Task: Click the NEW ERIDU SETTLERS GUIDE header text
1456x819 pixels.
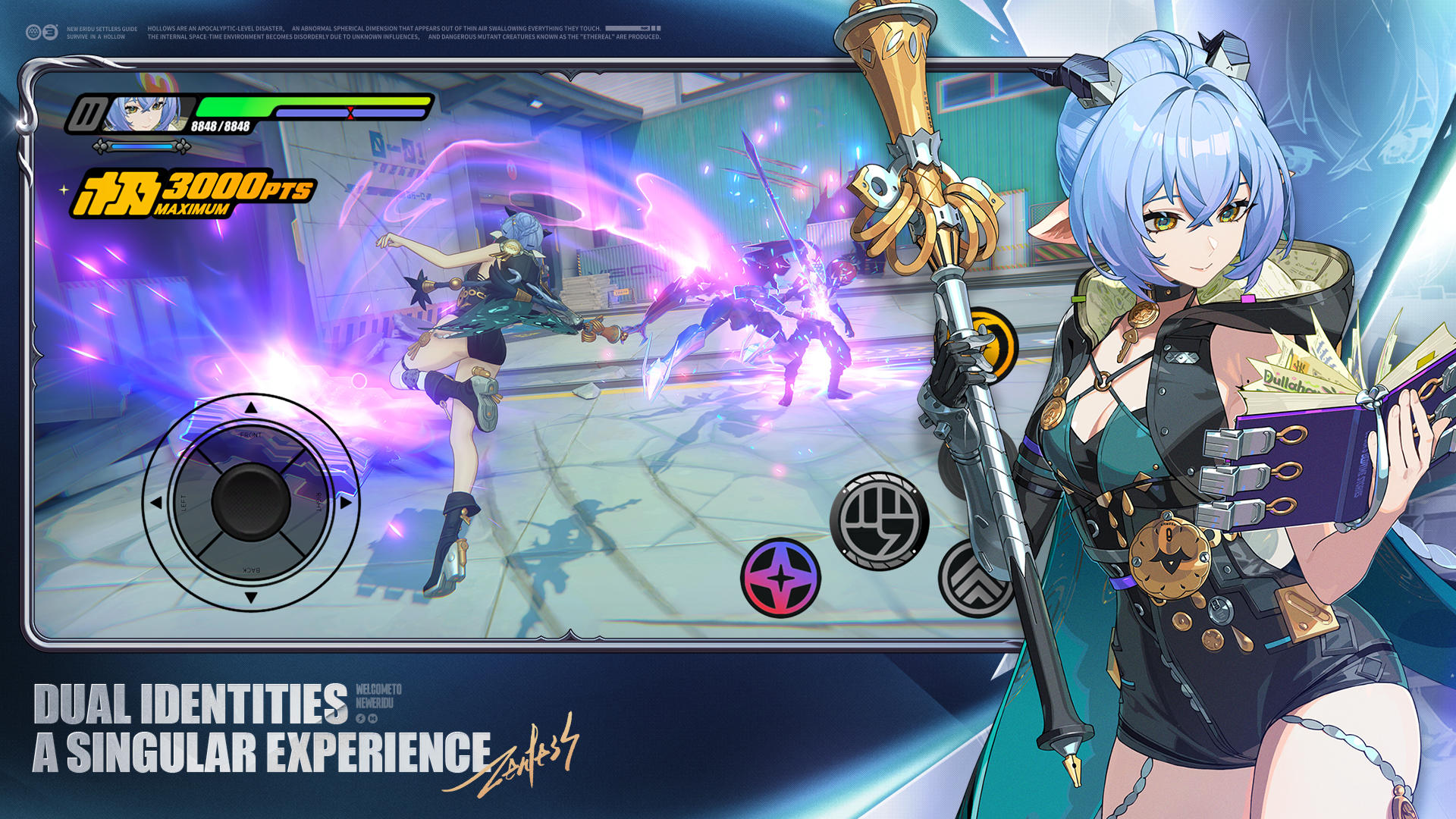Action: click(x=104, y=28)
